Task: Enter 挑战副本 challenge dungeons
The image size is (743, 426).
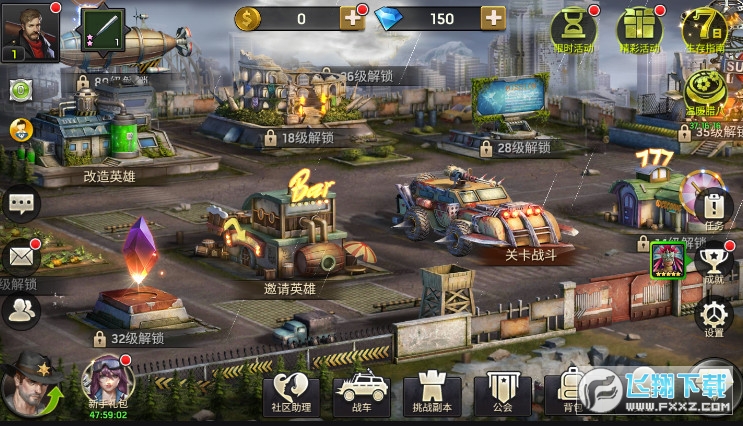Action: pyautogui.click(x=429, y=394)
